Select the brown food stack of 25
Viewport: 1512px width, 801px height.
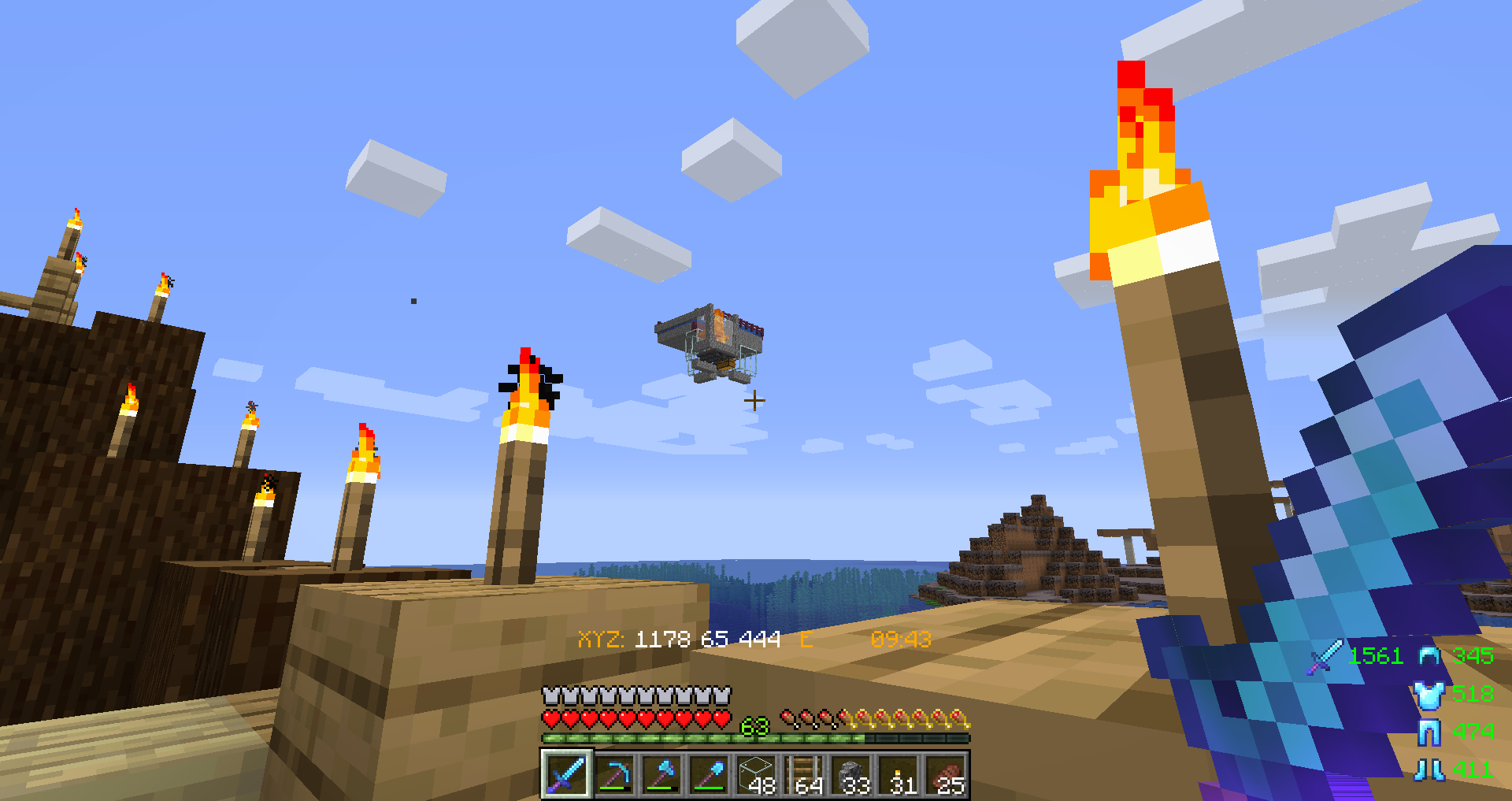947,774
